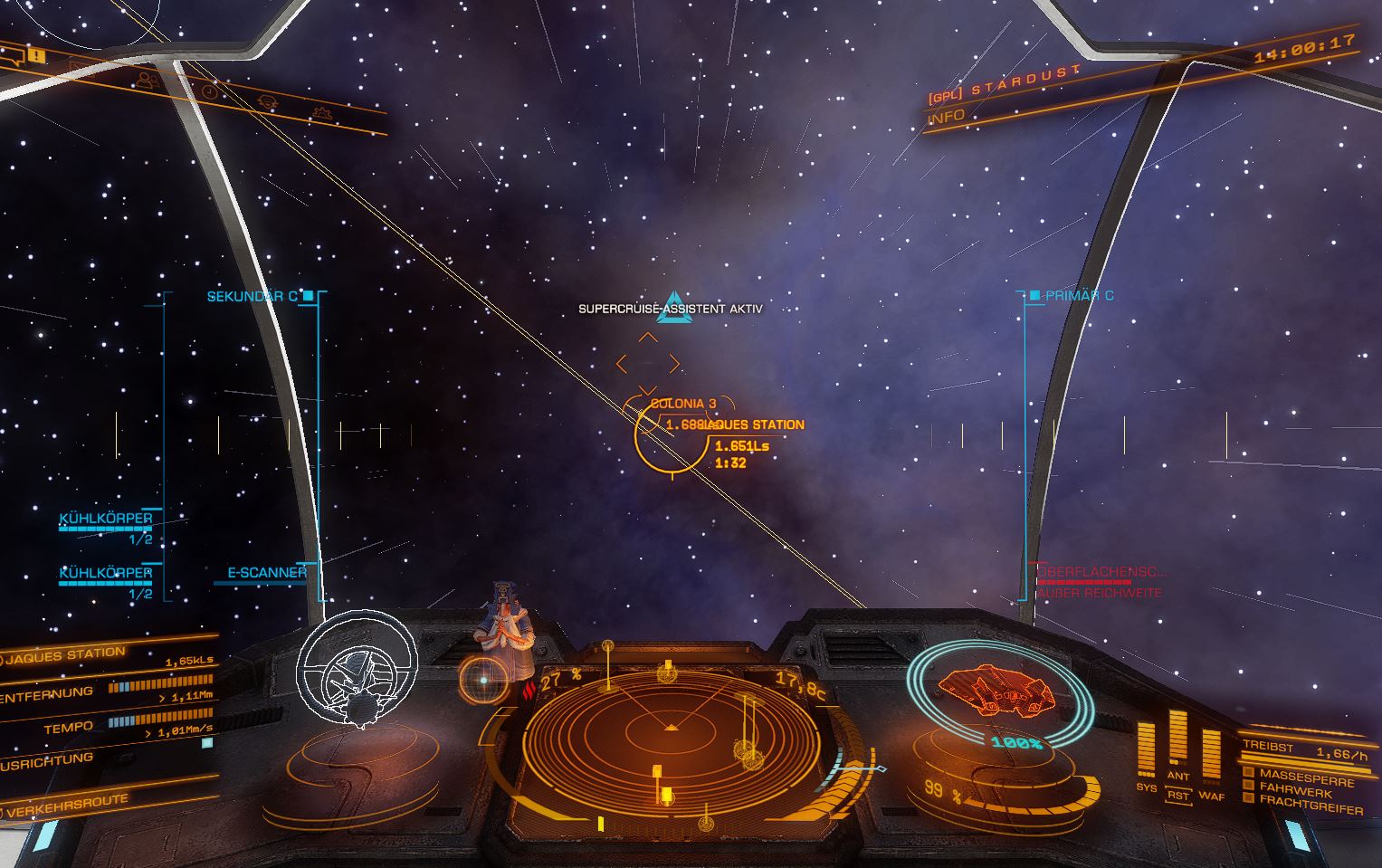Open the INFO panel under Stardust
Screen dimensions: 1382x868
947,117
